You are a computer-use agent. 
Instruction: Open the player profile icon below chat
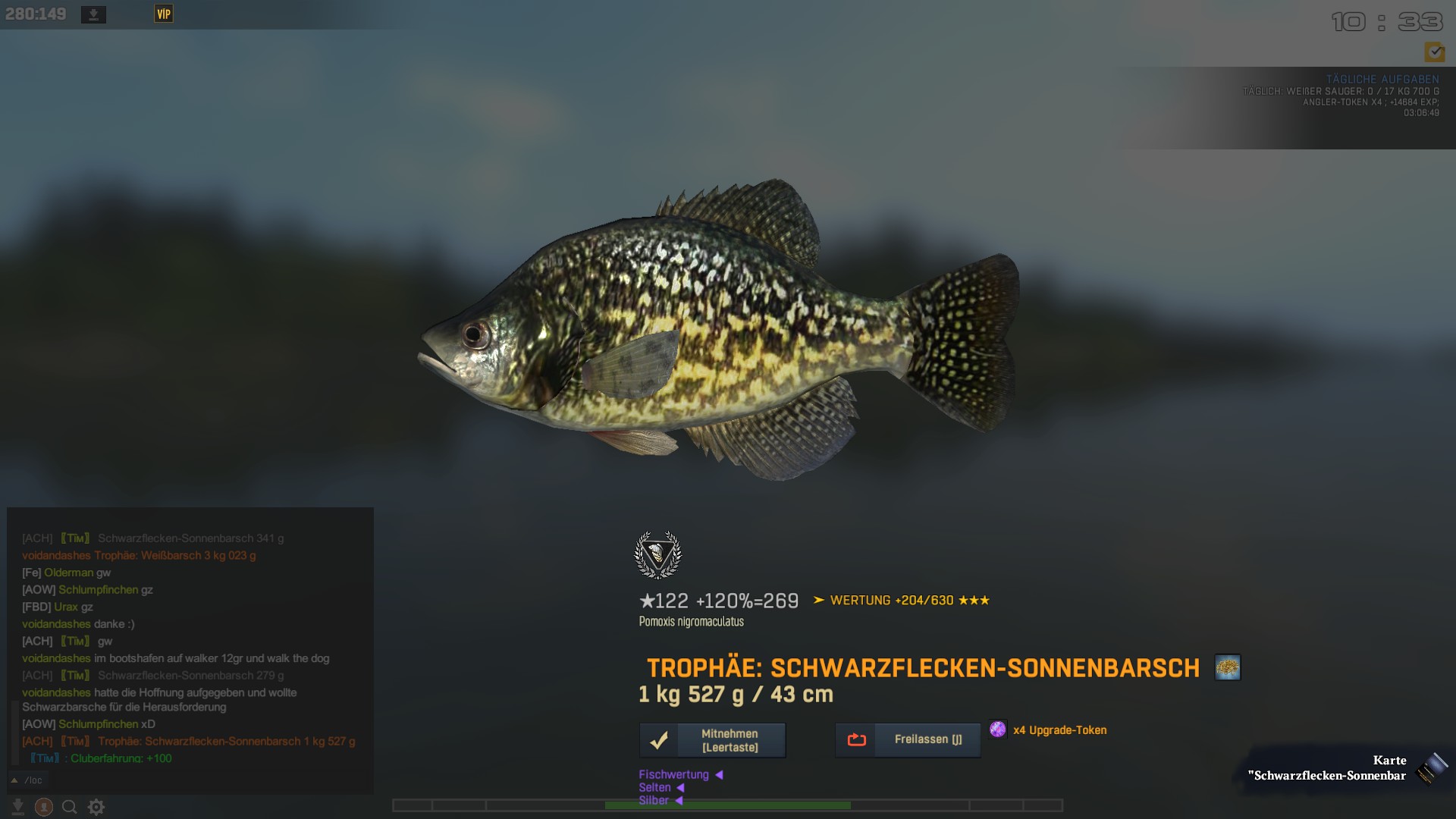(44, 807)
